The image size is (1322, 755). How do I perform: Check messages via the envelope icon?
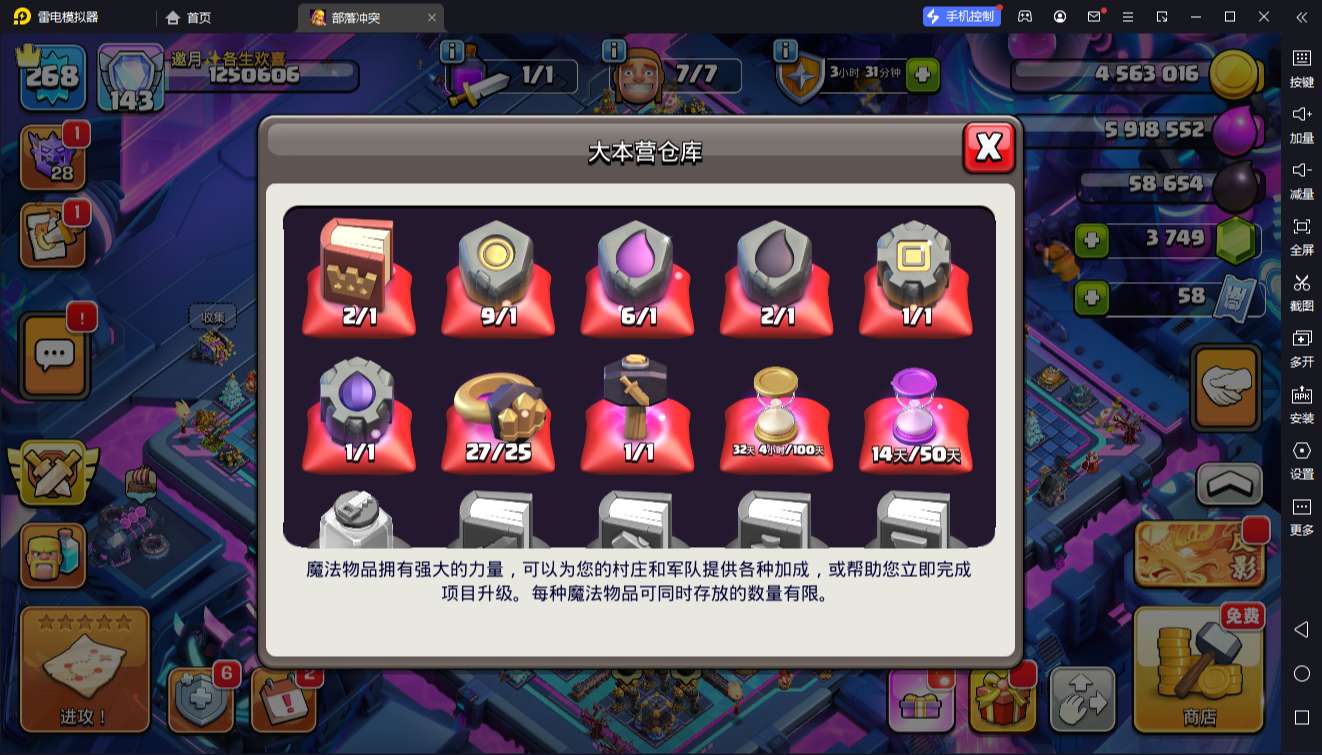coord(1091,16)
